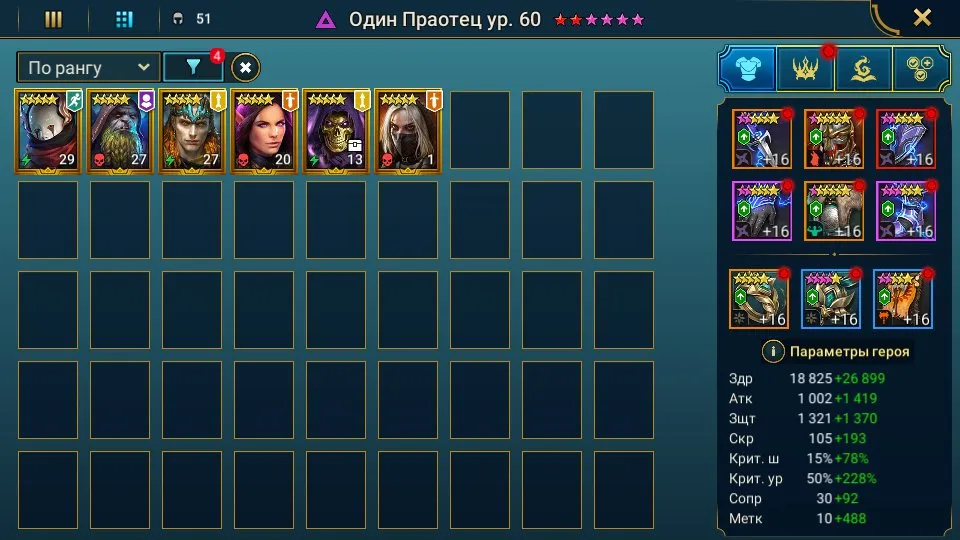Select the lightning gauntlets gear slot

[x=762, y=211]
